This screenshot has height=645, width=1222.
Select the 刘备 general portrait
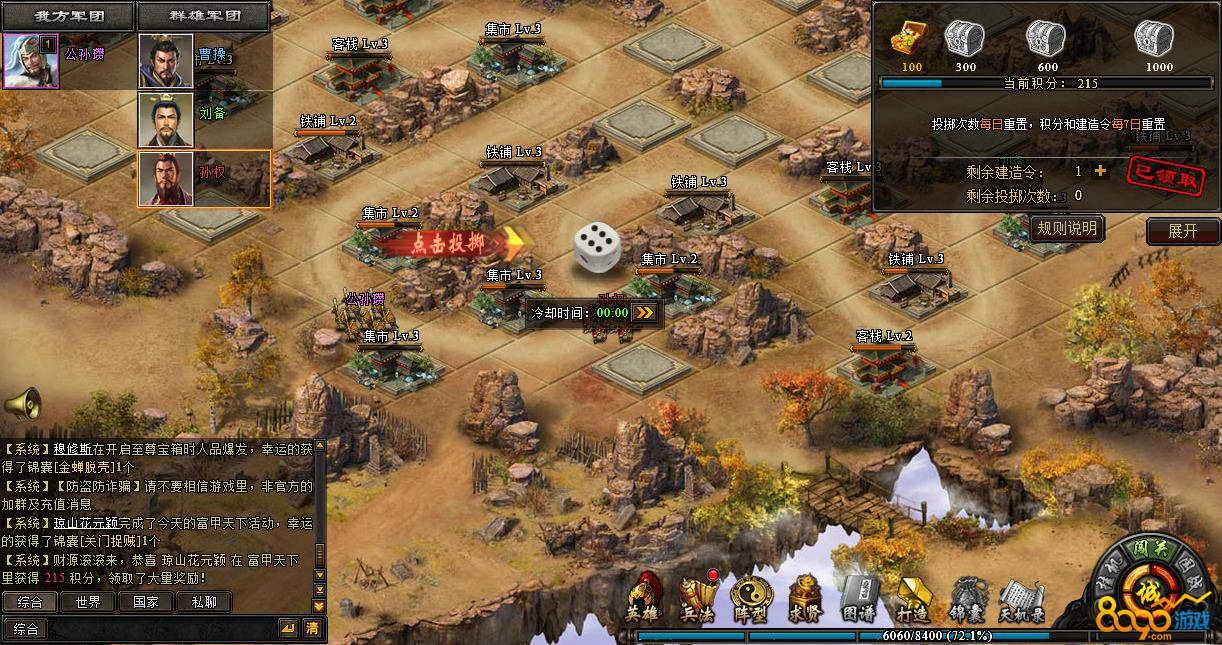click(x=166, y=119)
